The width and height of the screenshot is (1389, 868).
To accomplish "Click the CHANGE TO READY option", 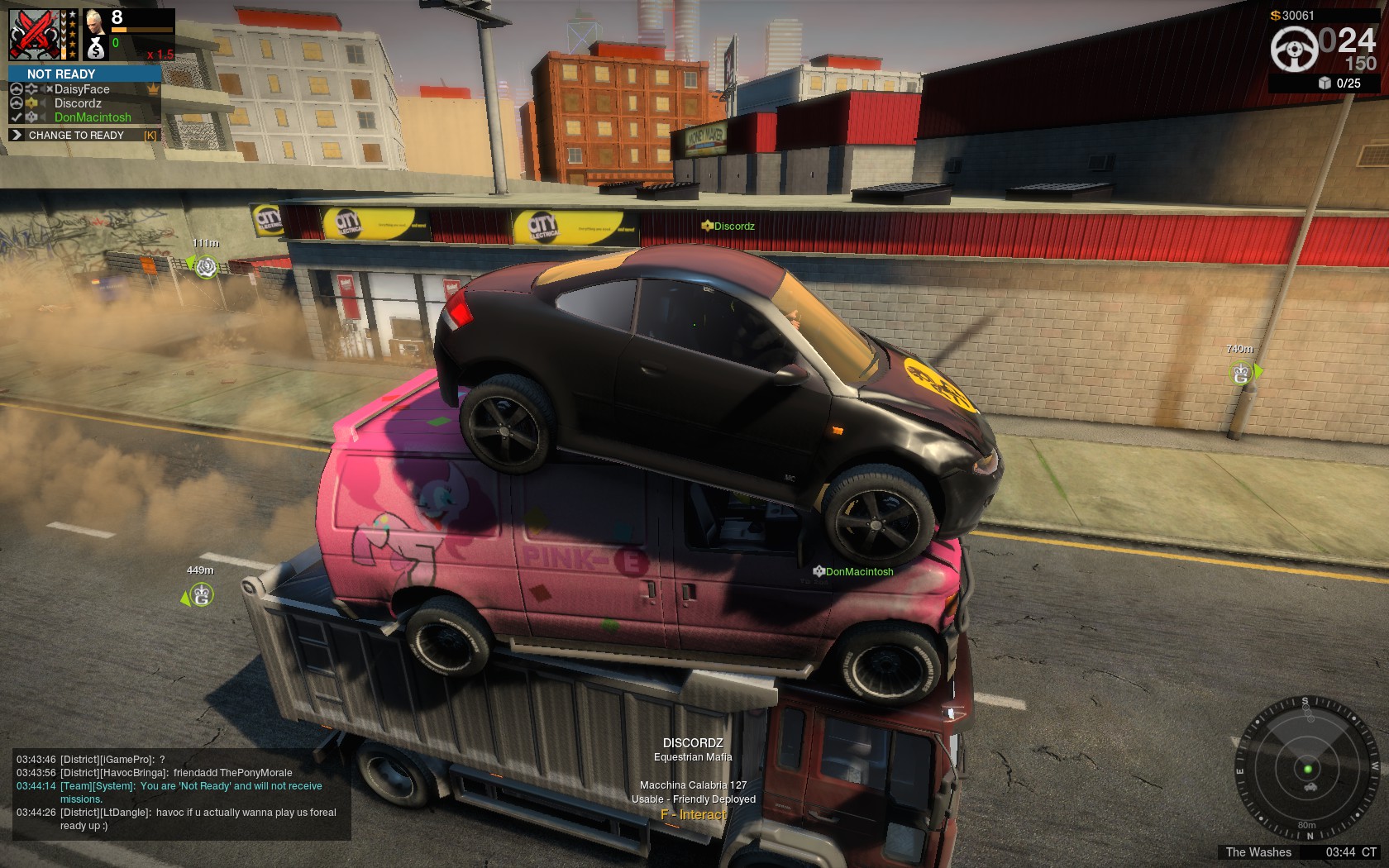I will (x=76, y=136).
